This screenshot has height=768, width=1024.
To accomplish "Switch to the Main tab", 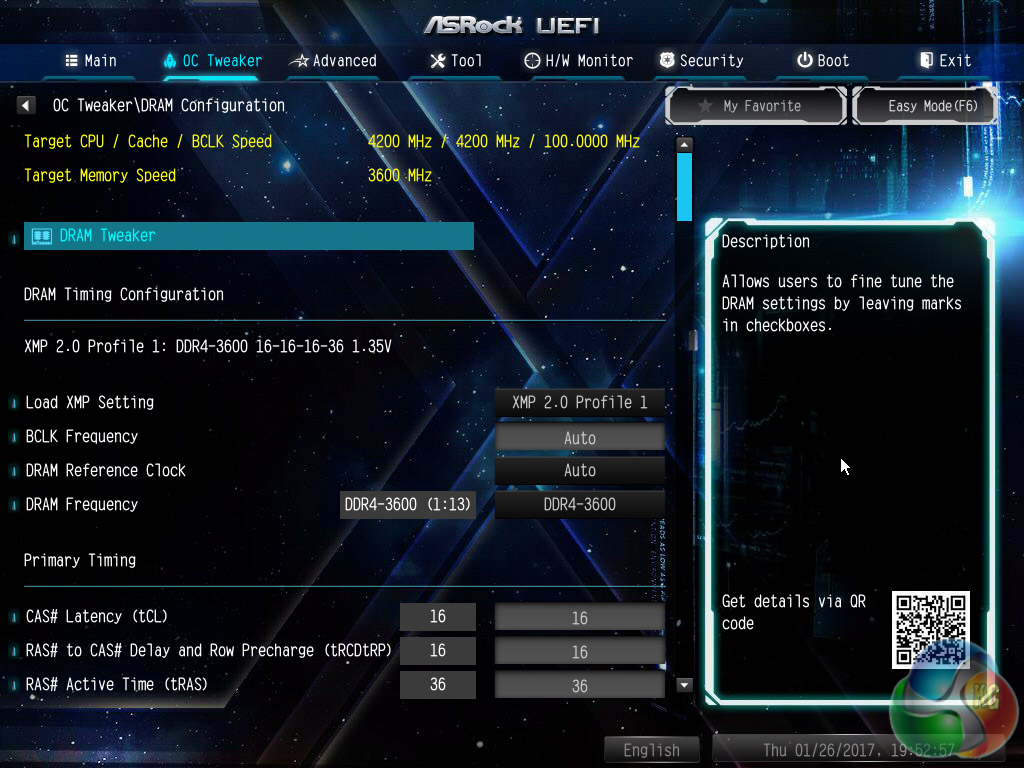I will (91, 61).
